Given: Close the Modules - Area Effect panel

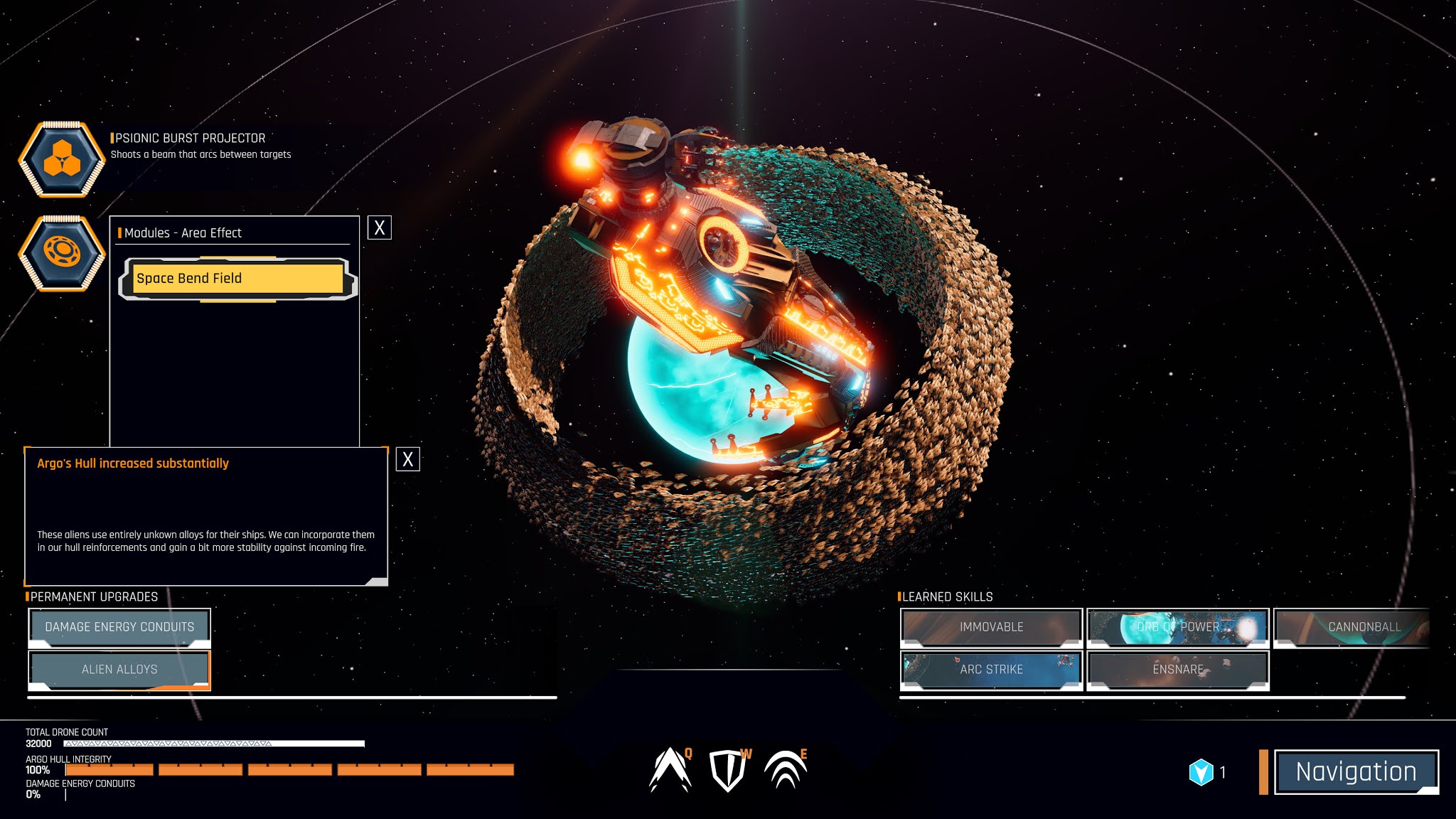Looking at the screenshot, I should click(x=380, y=227).
